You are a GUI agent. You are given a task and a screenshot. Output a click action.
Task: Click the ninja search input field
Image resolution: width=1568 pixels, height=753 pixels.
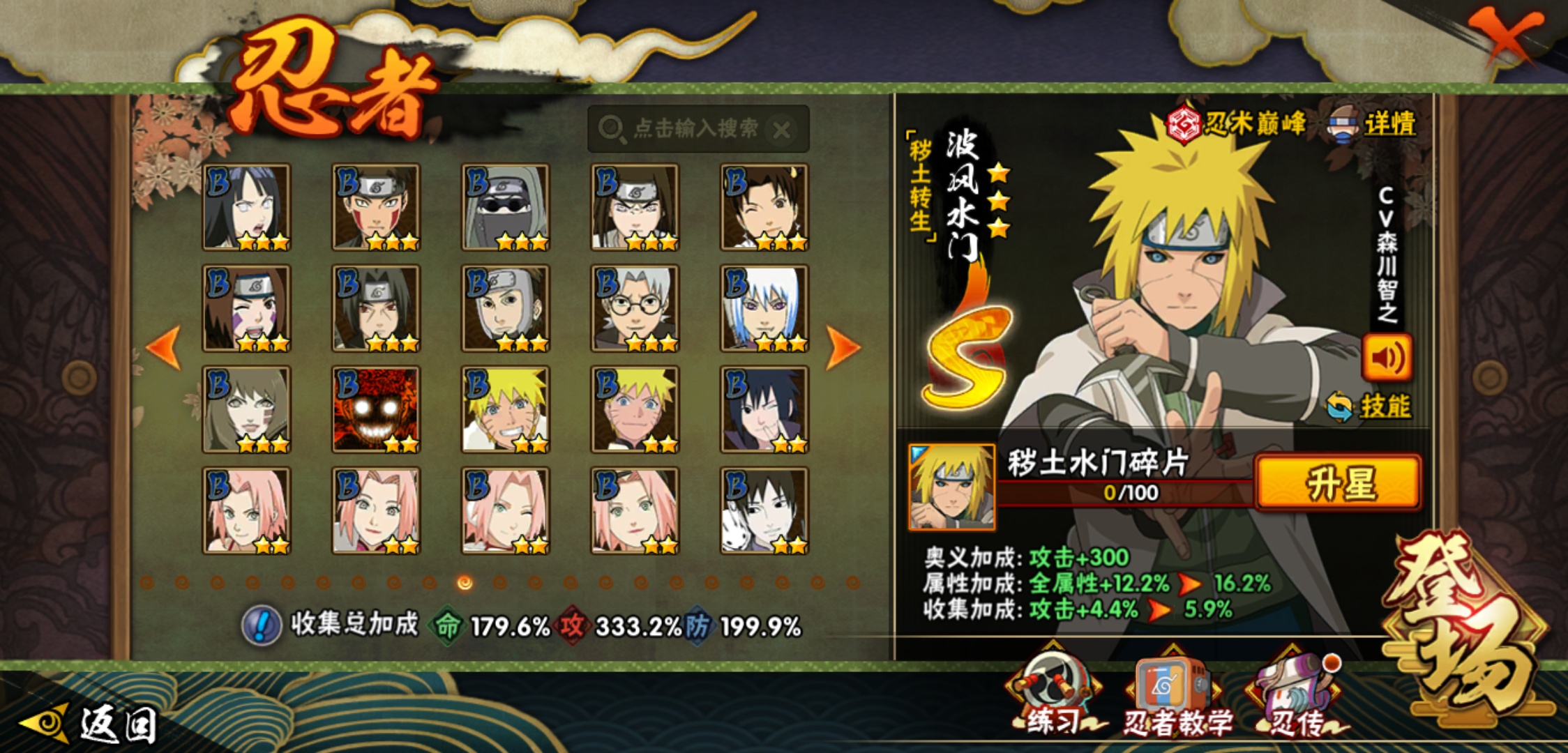687,129
